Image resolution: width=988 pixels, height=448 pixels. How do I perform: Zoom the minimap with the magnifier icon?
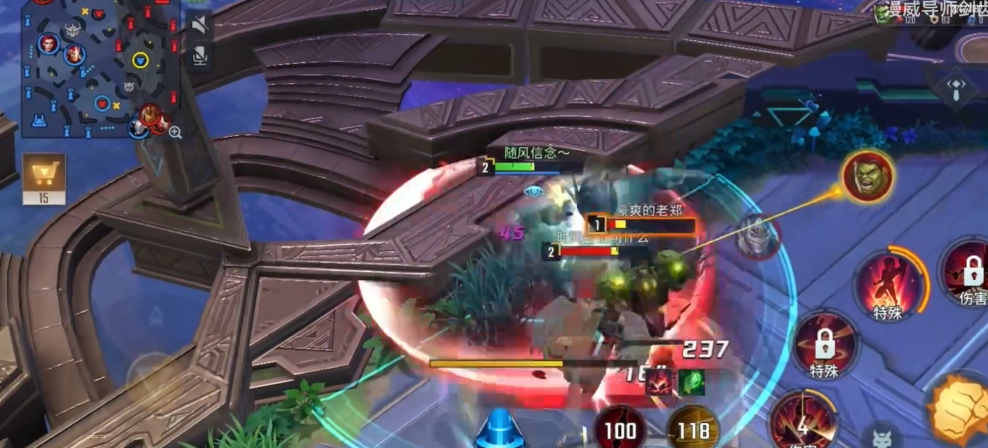click(175, 132)
